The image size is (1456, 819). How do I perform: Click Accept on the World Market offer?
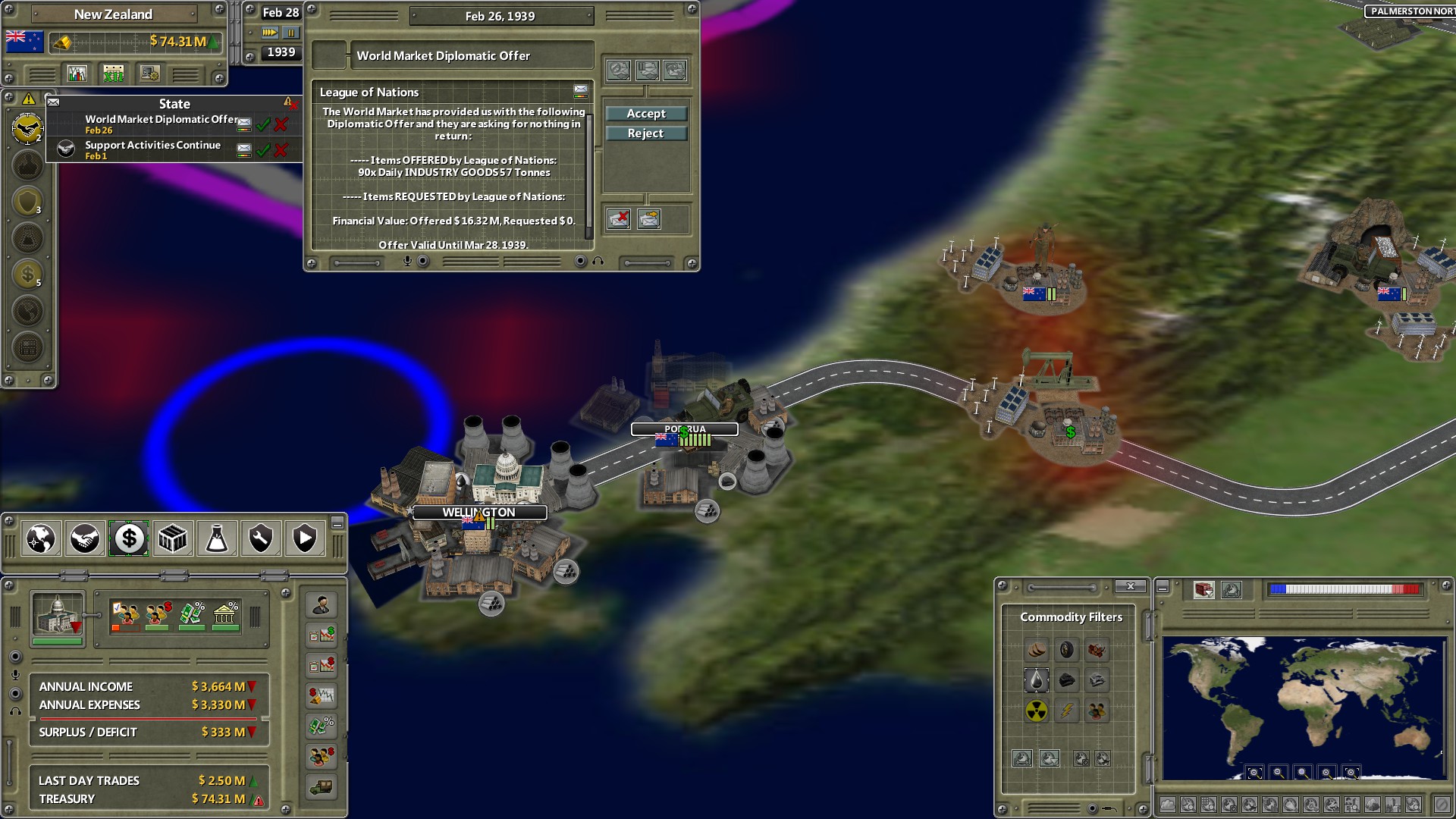click(x=645, y=113)
